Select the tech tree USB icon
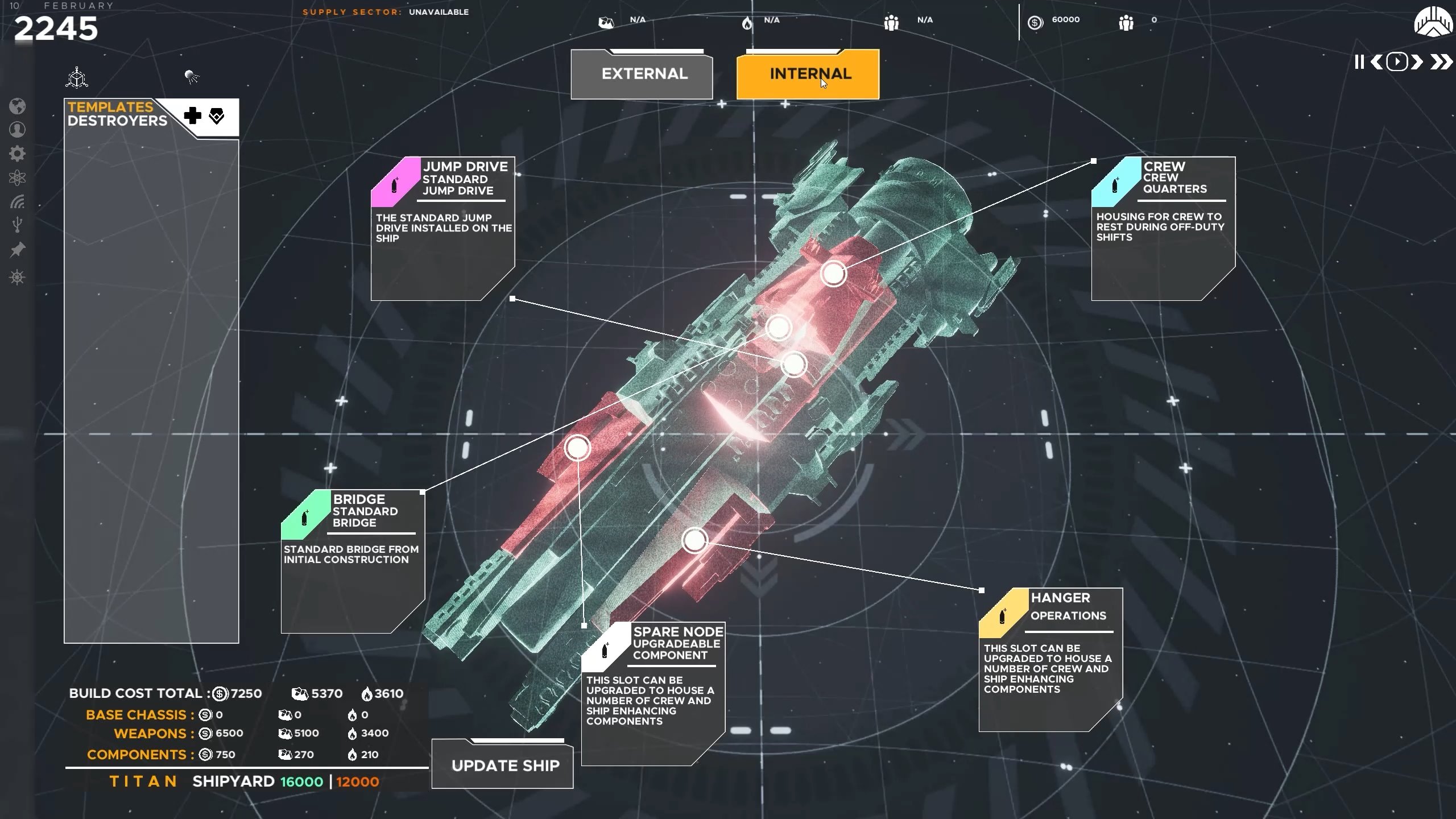The width and height of the screenshot is (1456, 819). click(x=18, y=223)
